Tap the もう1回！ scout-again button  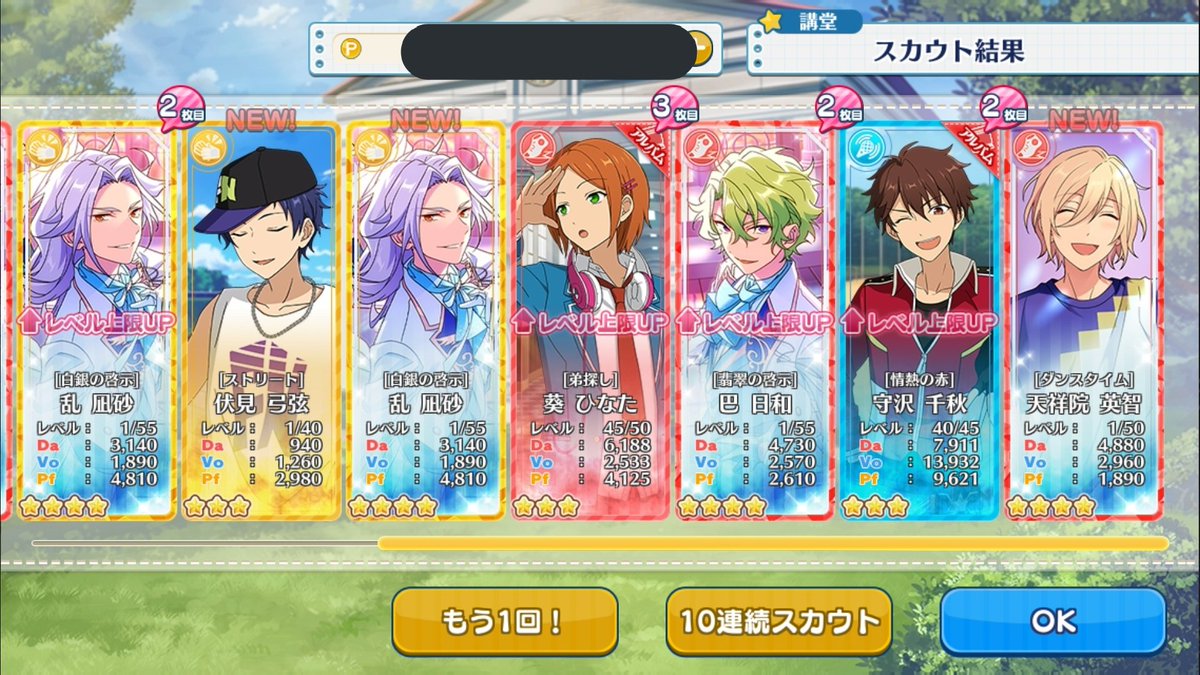click(x=504, y=621)
